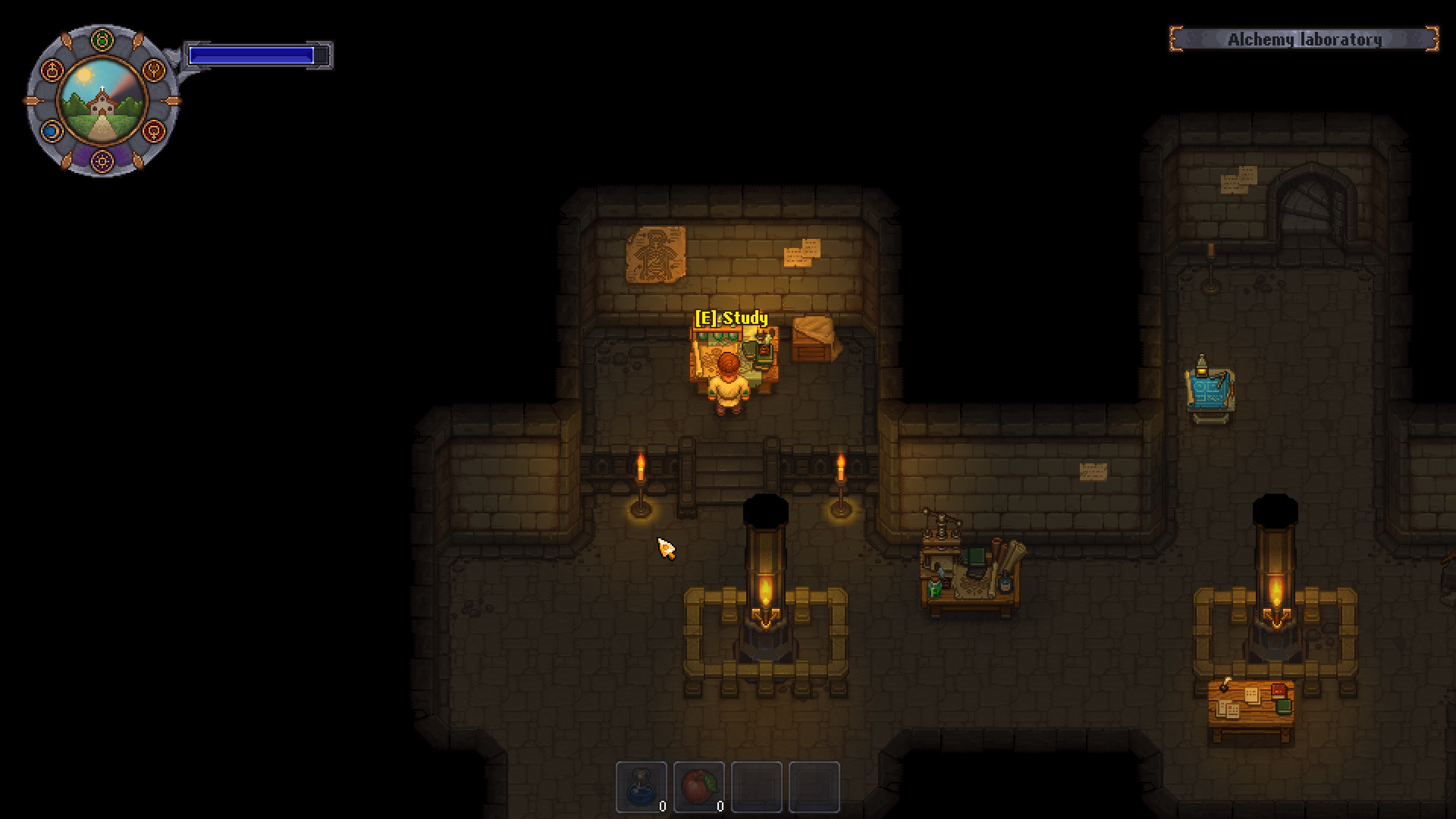The height and width of the screenshot is (819, 1456).
Task: Select the blue potion hotbar slot
Action: coord(642,786)
